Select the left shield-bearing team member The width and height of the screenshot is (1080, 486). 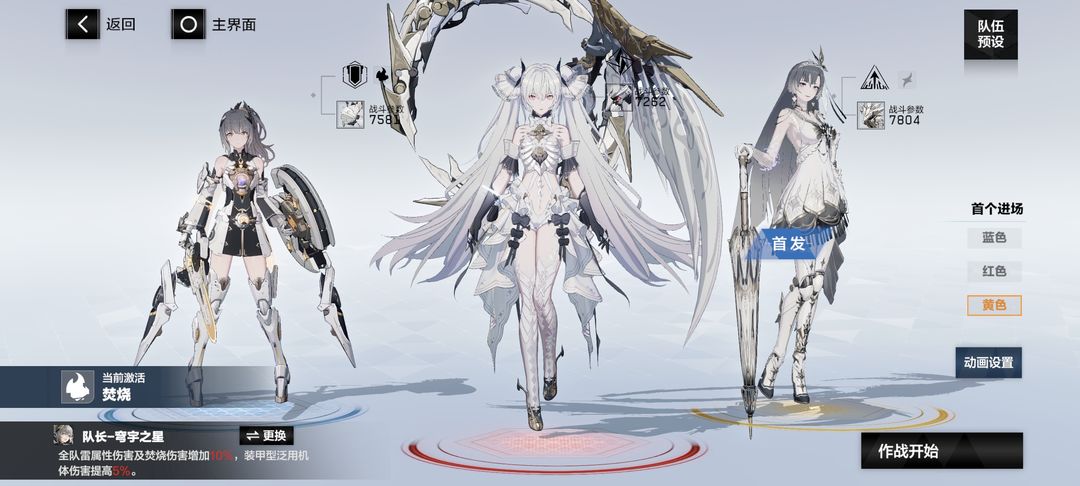click(245, 260)
